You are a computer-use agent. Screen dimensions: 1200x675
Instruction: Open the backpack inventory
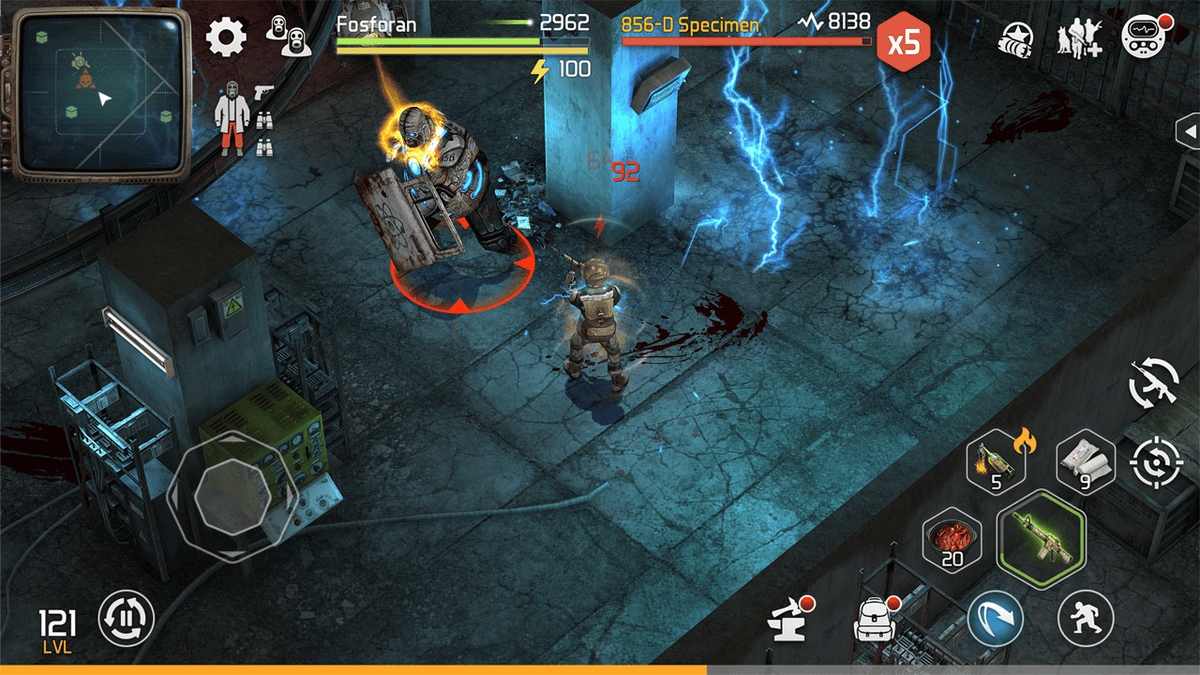pyautogui.click(x=874, y=621)
